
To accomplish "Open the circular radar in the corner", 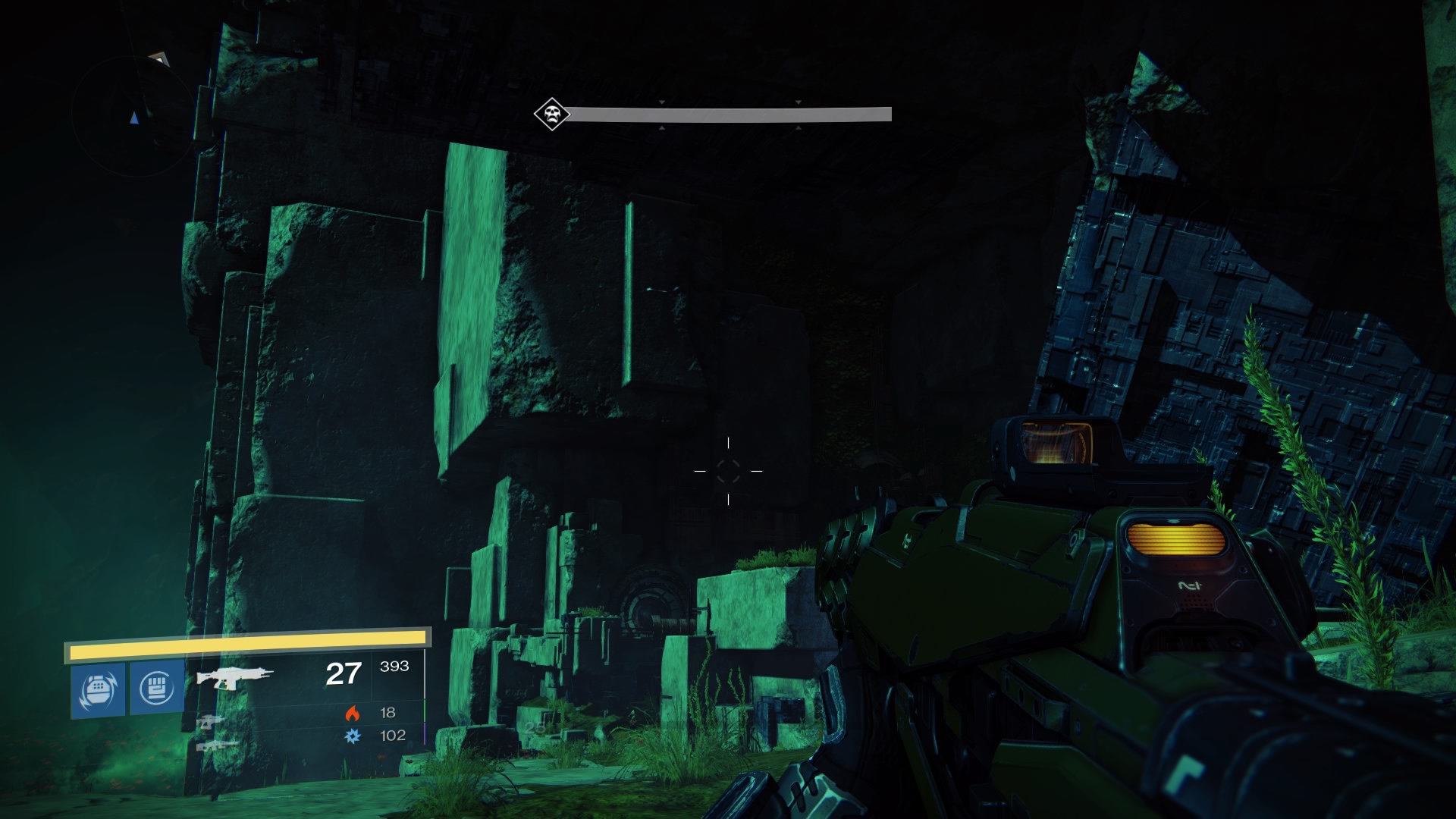I will [135, 116].
